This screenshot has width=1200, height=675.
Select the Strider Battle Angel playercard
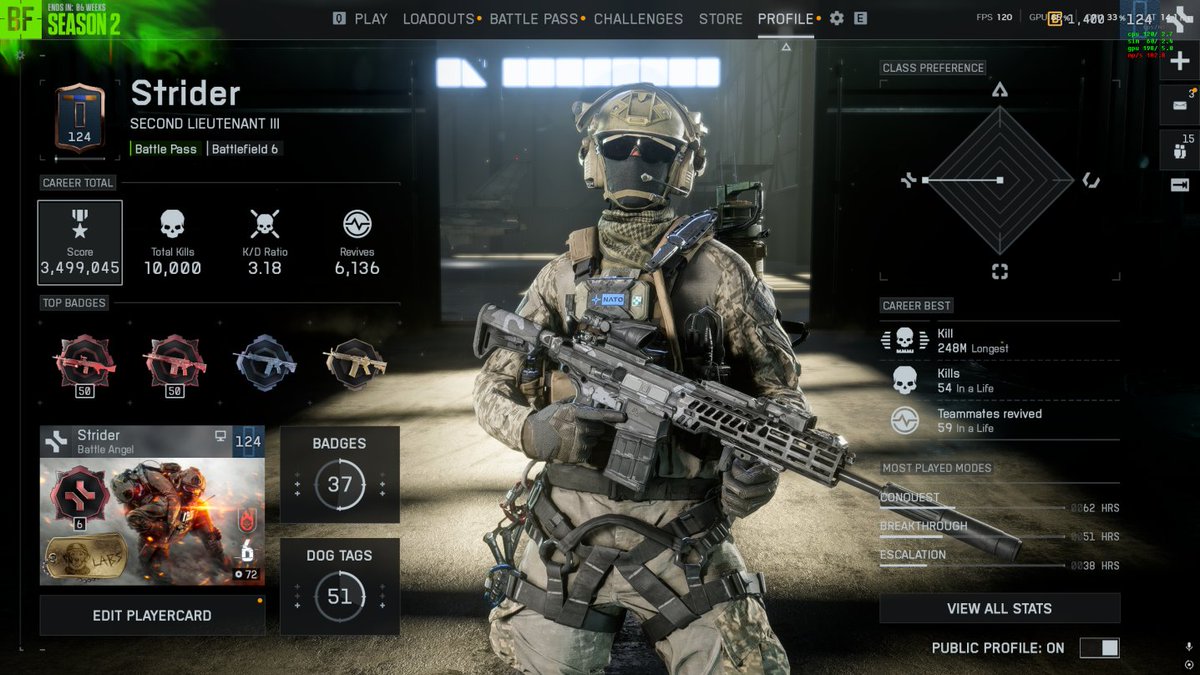coord(152,506)
